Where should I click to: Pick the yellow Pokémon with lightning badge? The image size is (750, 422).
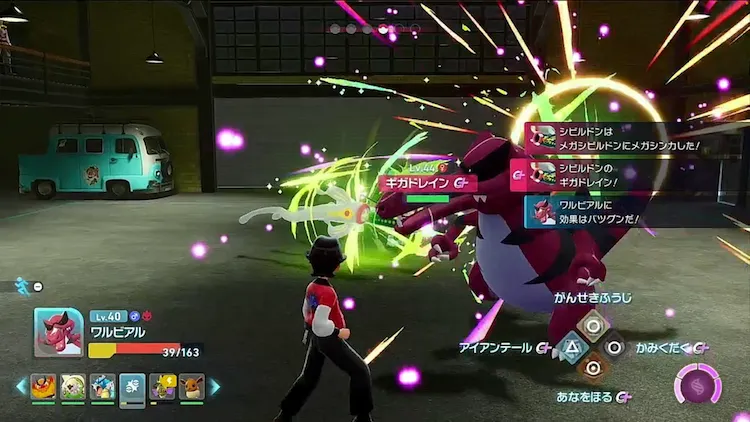coord(162,386)
